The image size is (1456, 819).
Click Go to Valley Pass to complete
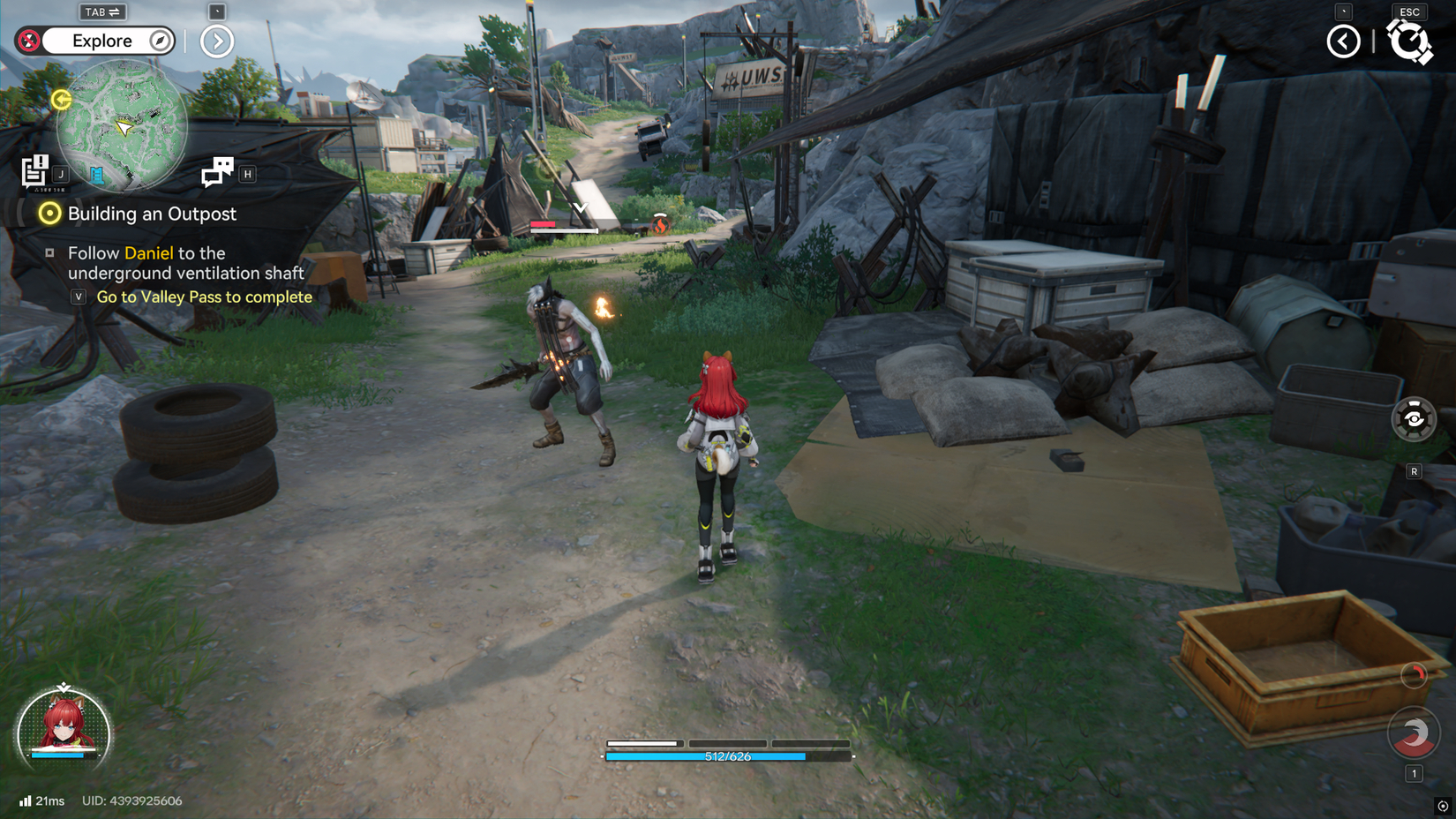205,297
